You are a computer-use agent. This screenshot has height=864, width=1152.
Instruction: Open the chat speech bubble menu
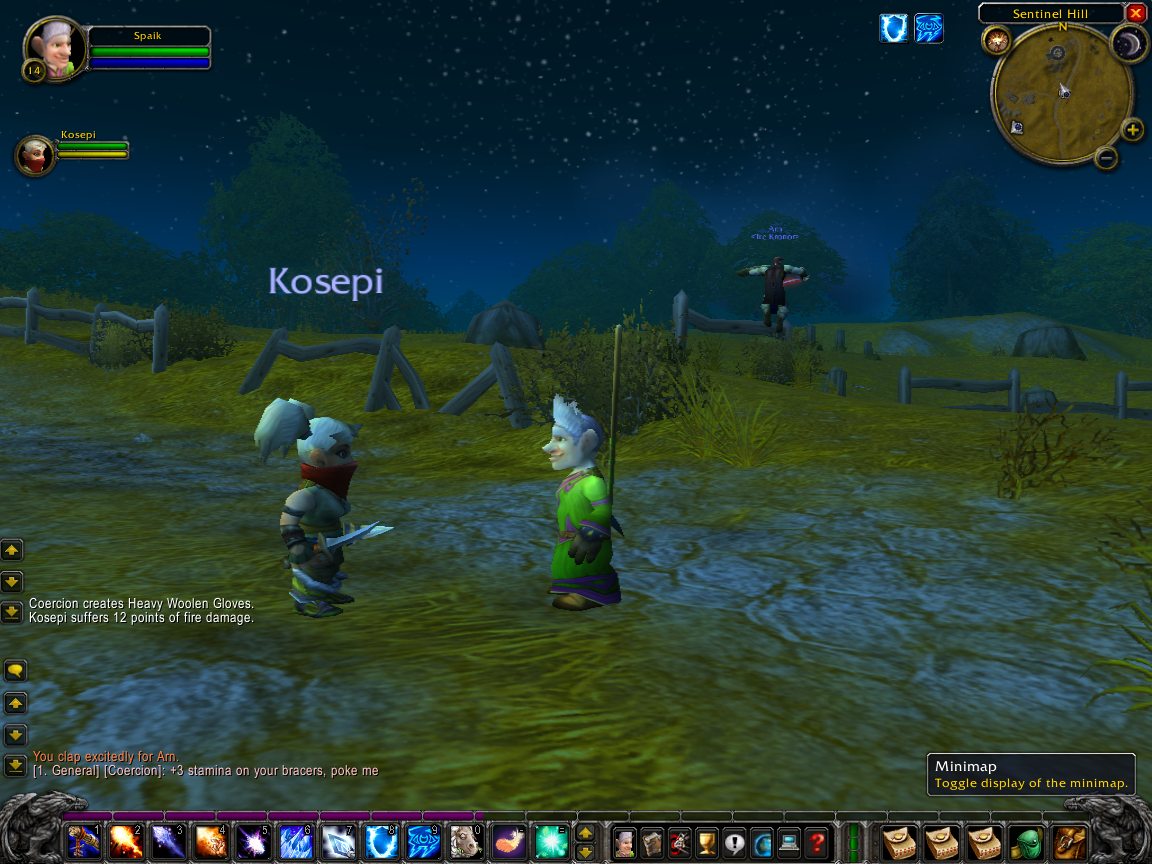pyautogui.click(x=15, y=670)
